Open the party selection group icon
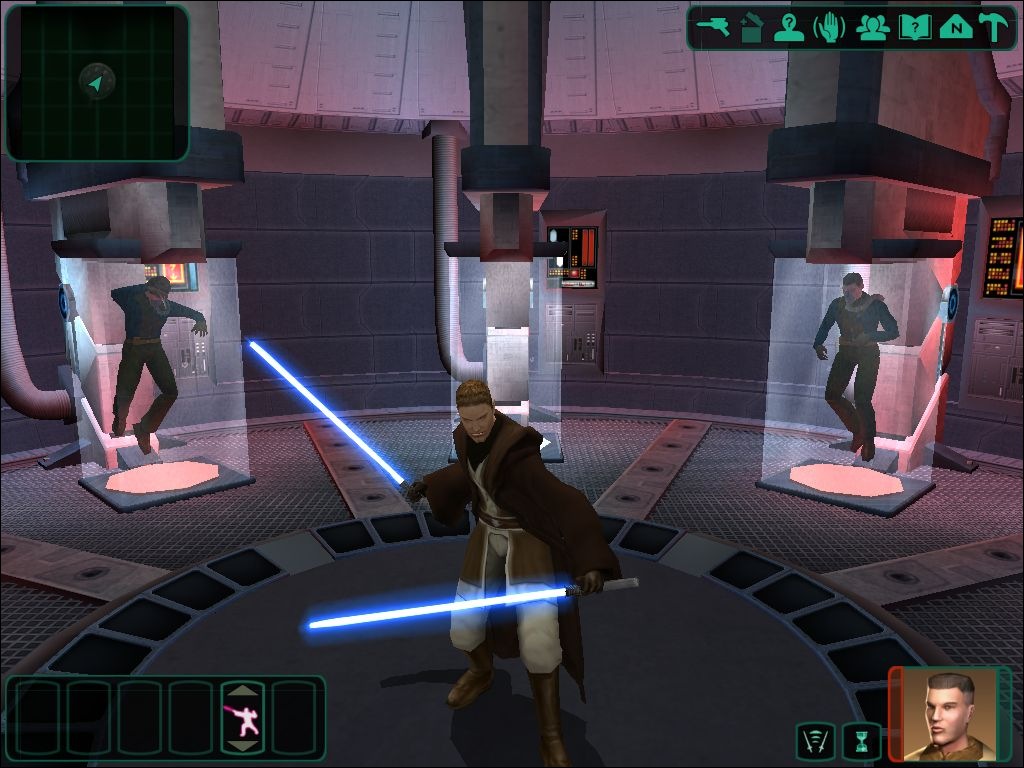The width and height of the screenshot is (1024, 768). point(873,27)
